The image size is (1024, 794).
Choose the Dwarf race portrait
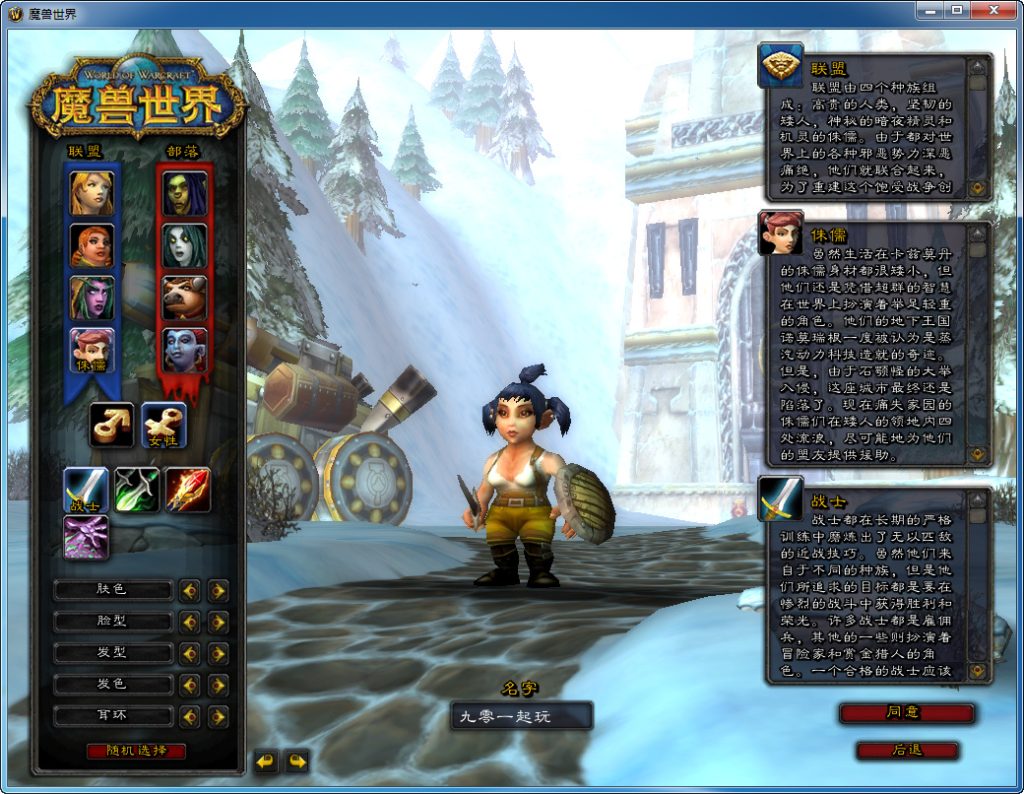pyautogui.click(x=91, y=245)
